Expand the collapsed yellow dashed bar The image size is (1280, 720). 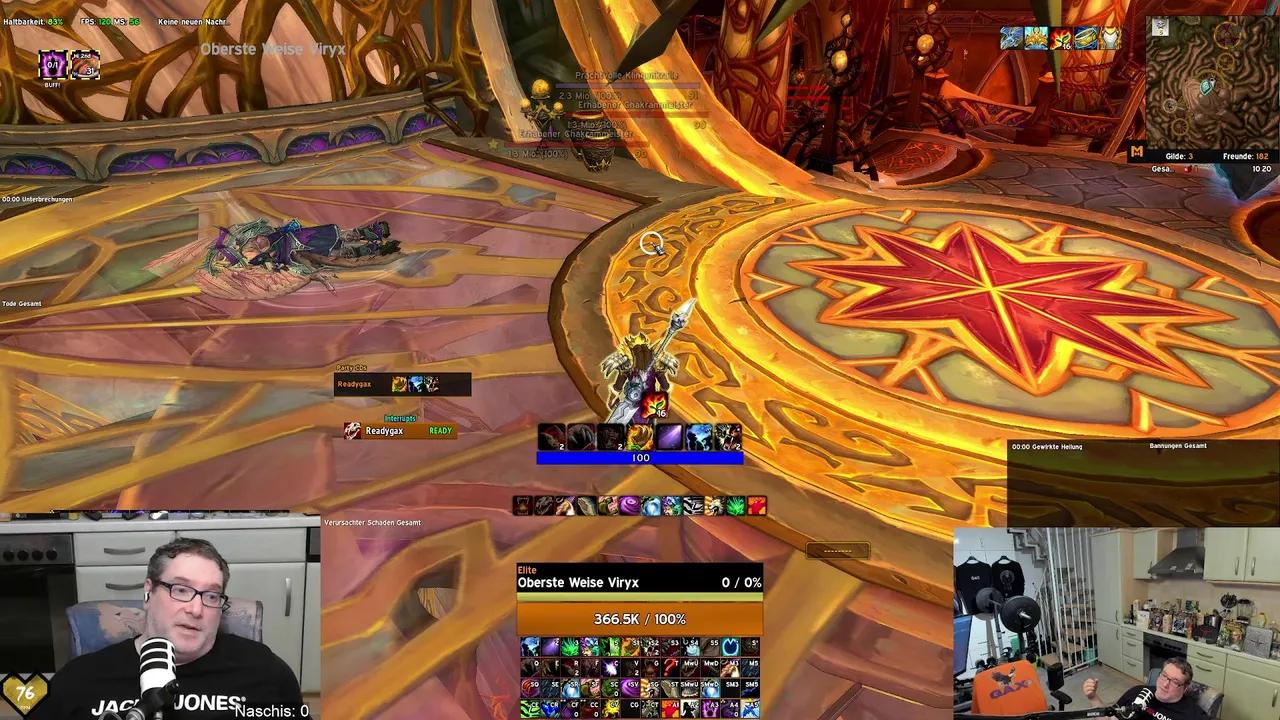(x=837, y=550)
